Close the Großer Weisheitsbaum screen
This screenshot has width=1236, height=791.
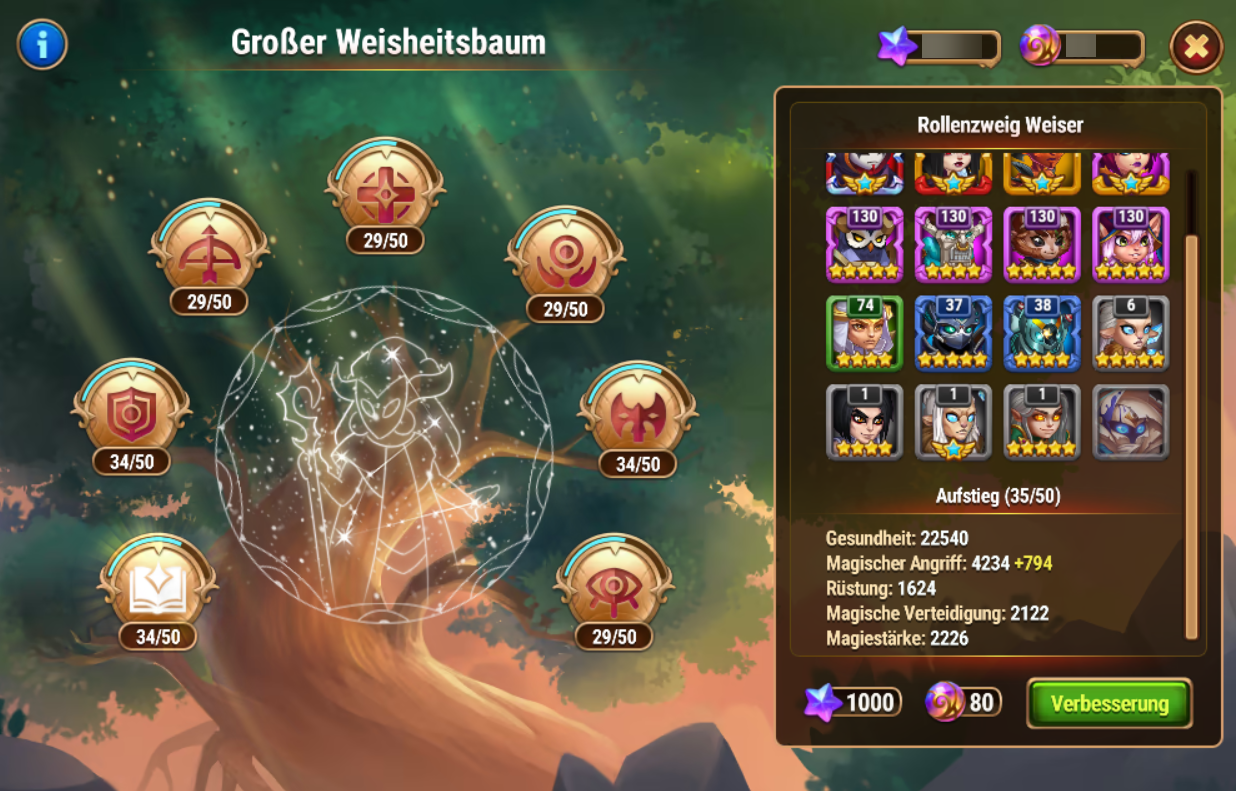click(x=1196, y=46)
